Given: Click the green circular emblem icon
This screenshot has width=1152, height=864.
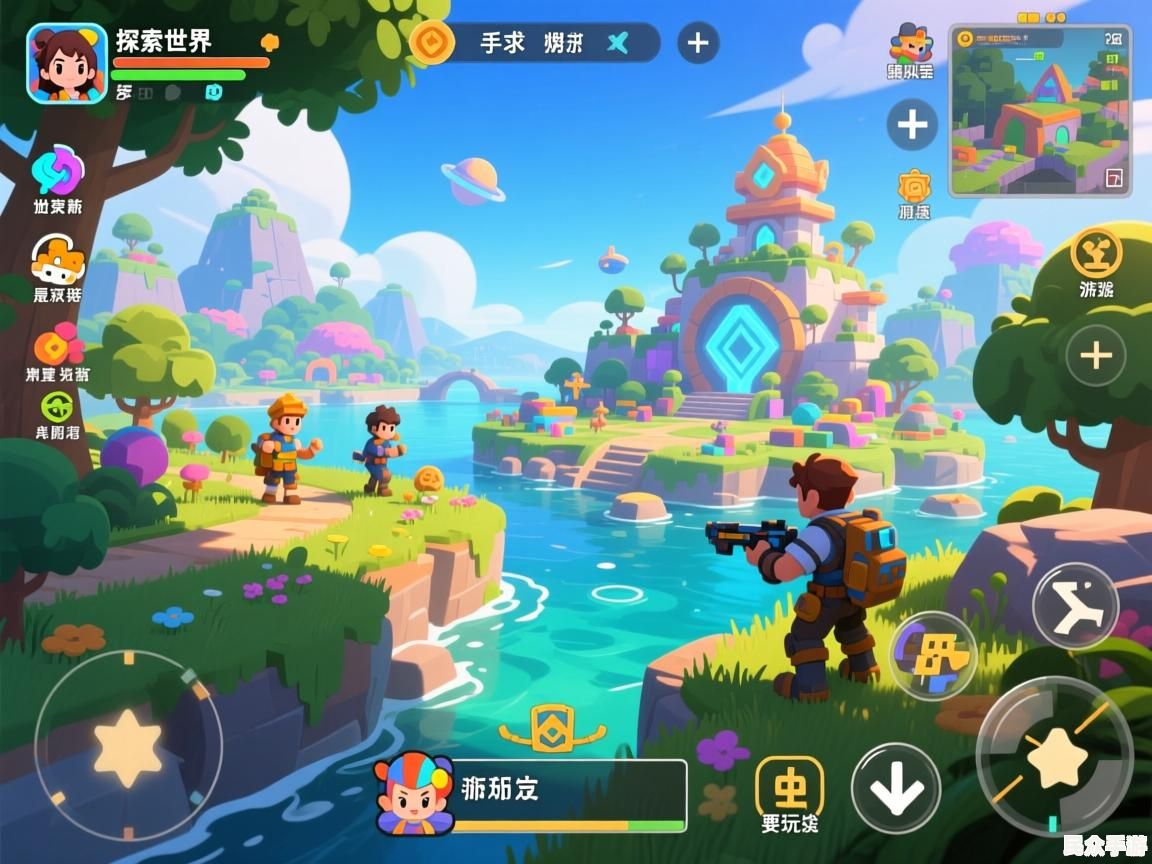Looking at the screenshot, I should [x=56, y=406].
